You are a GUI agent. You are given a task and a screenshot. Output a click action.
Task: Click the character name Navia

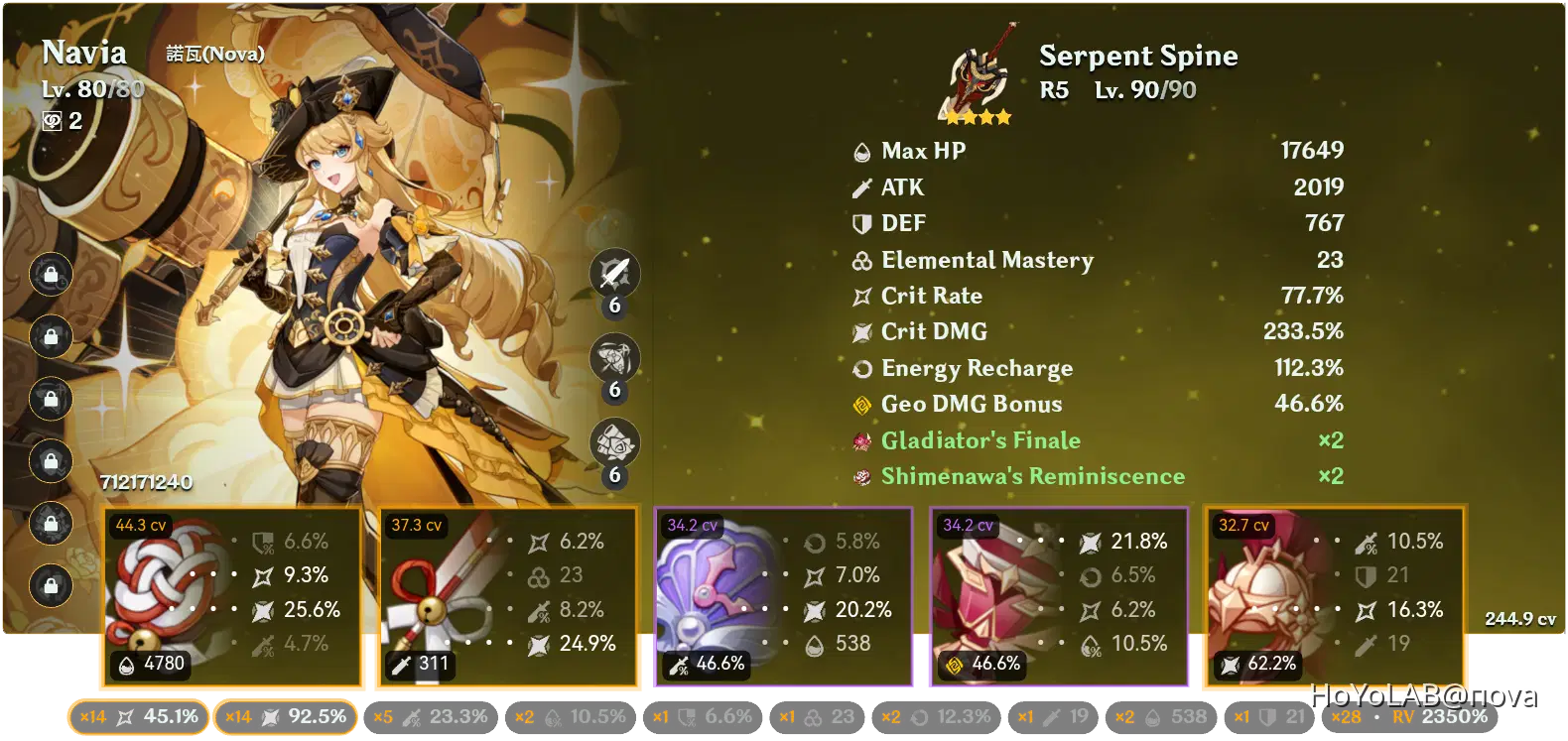[x=85, y=52]
